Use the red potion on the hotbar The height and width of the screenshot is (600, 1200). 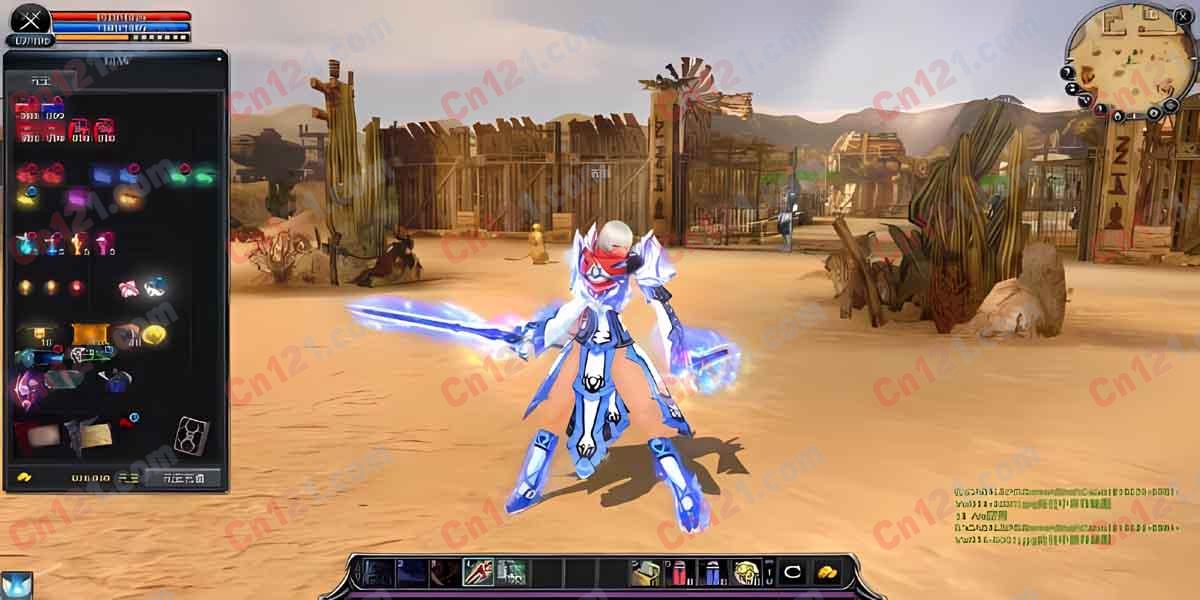[x=677, y=573]
